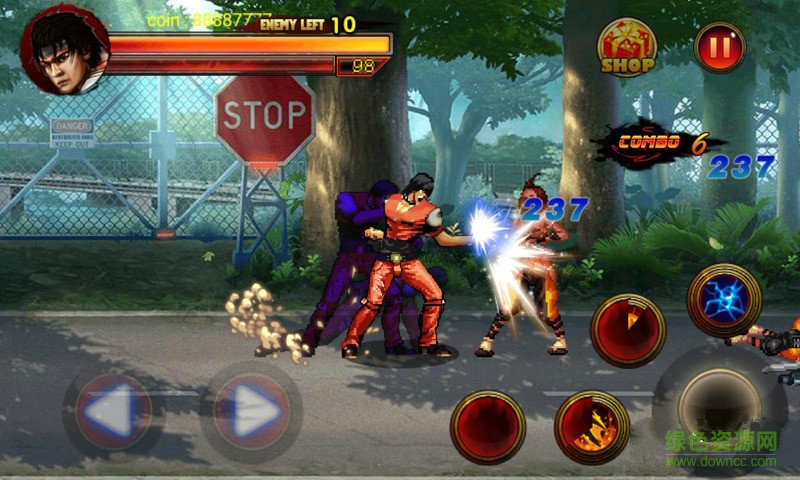Tap the right movement arrow
Viewport: 800px width, 480px height.
coord(250,412)
